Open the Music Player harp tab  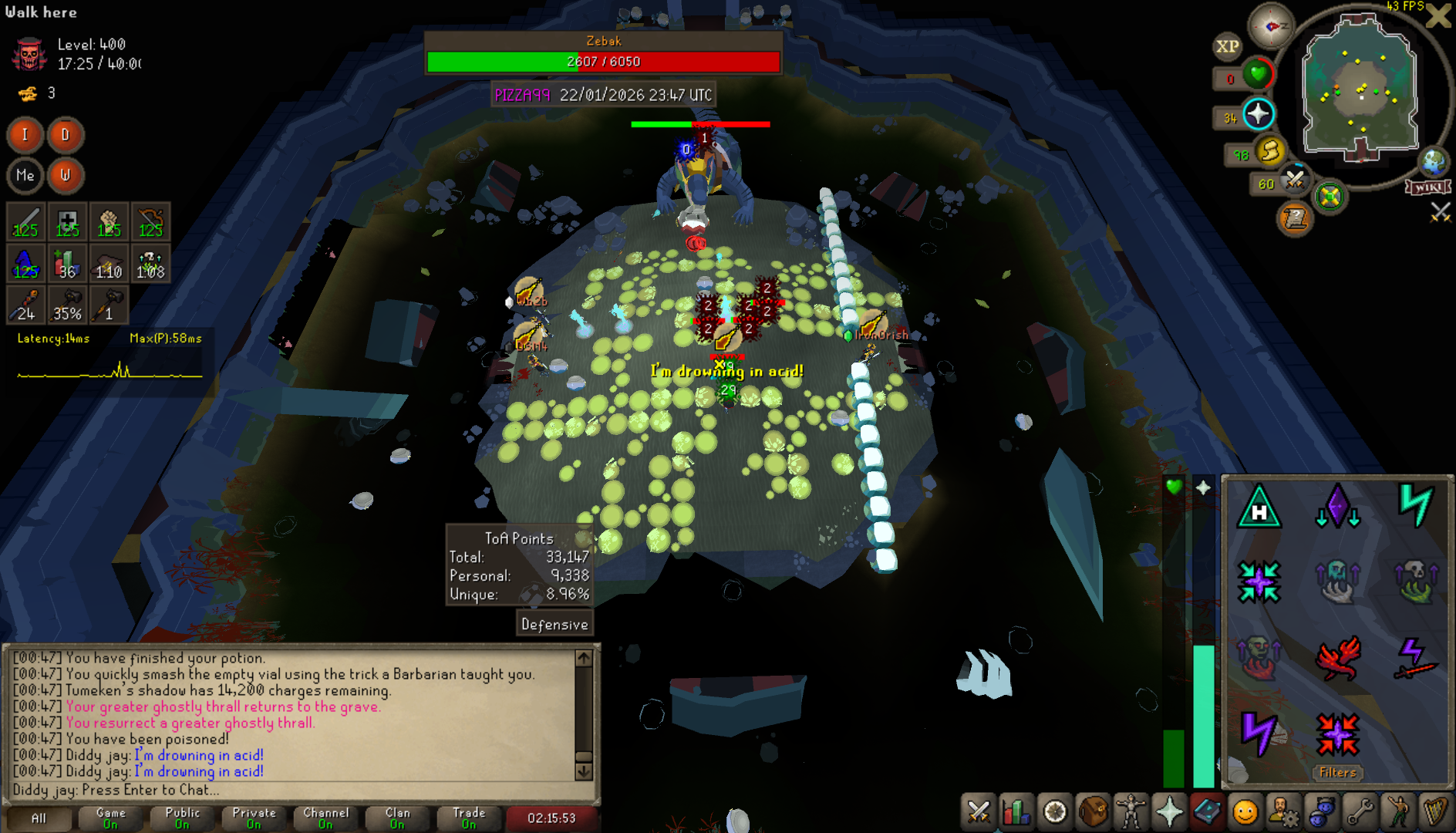[1435, 812]
